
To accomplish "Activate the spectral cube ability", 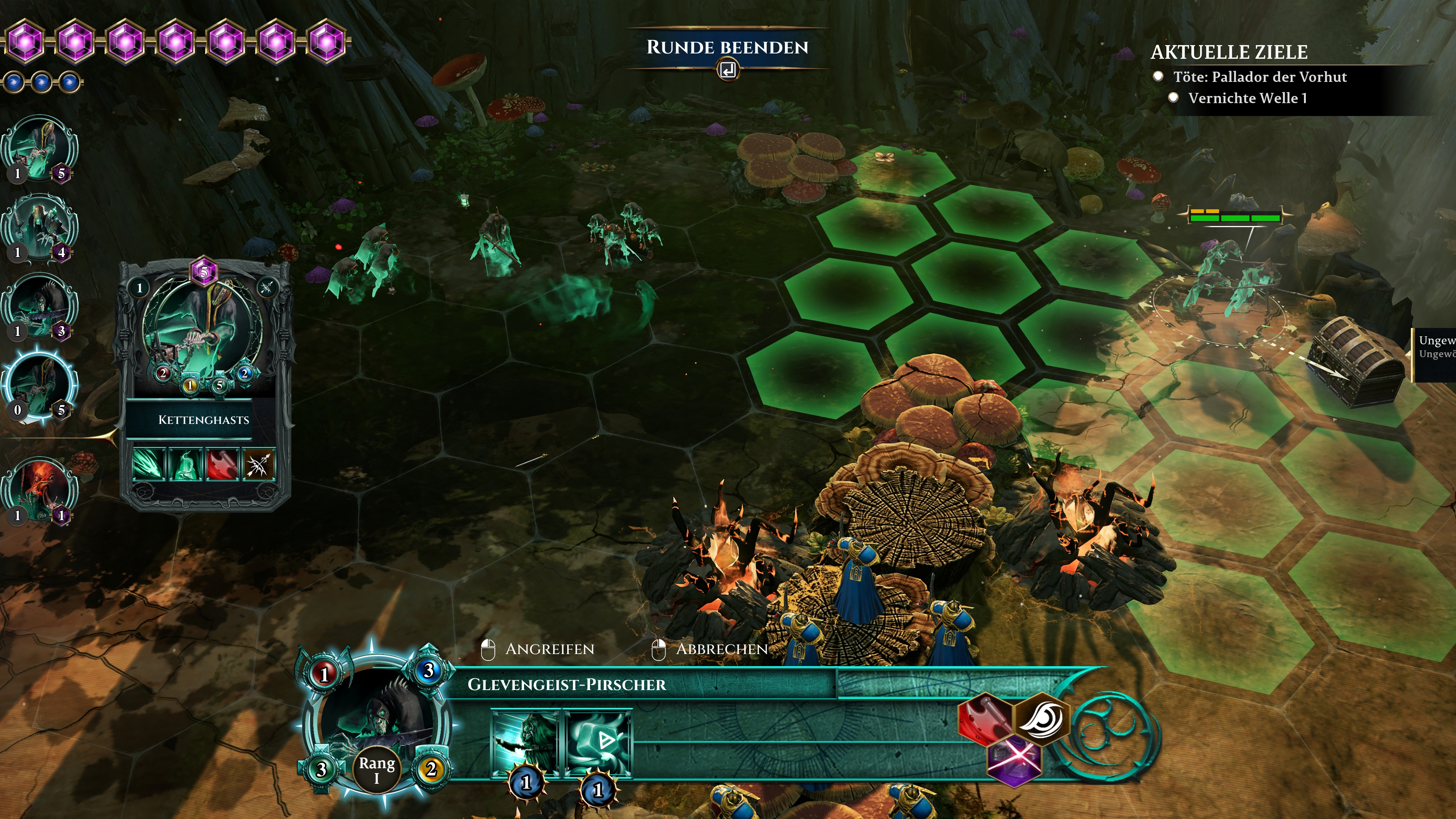I will [598, 743].
